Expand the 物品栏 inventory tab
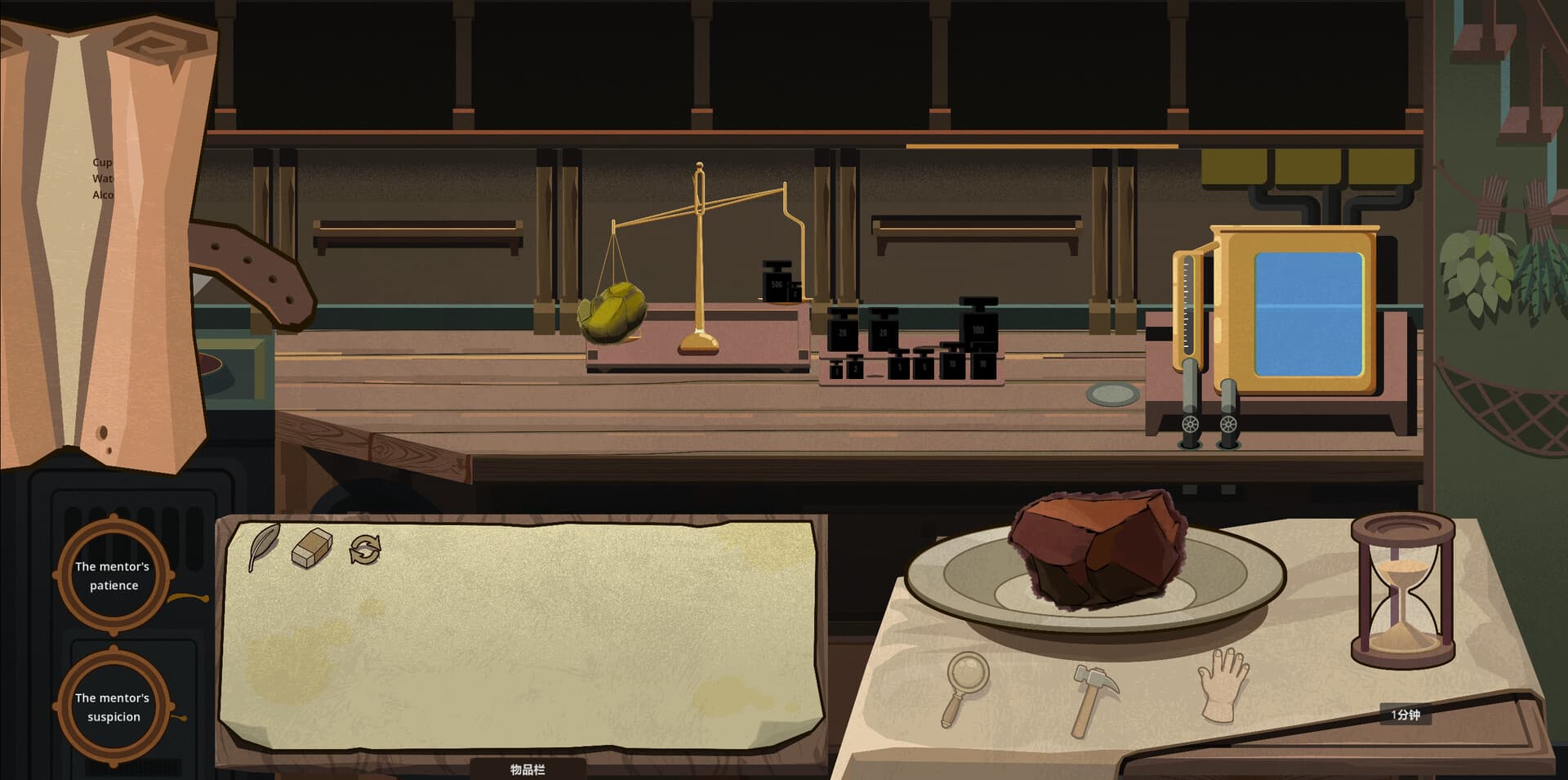Screen dimensions: 1568x780 pos(527,769)
